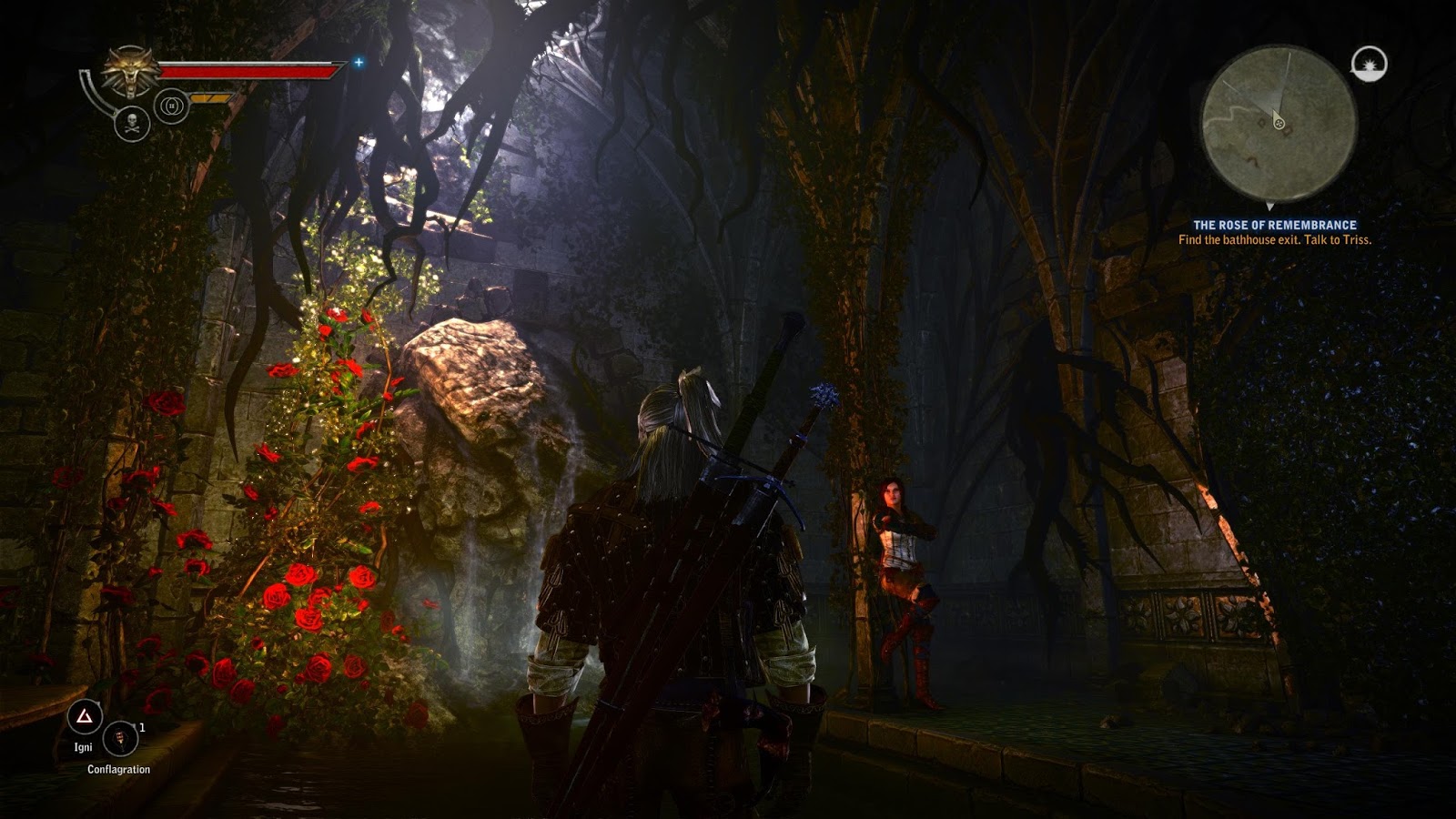Select the Conflagration bomb slot
The image size is (1456, 819).
[120, 738]
